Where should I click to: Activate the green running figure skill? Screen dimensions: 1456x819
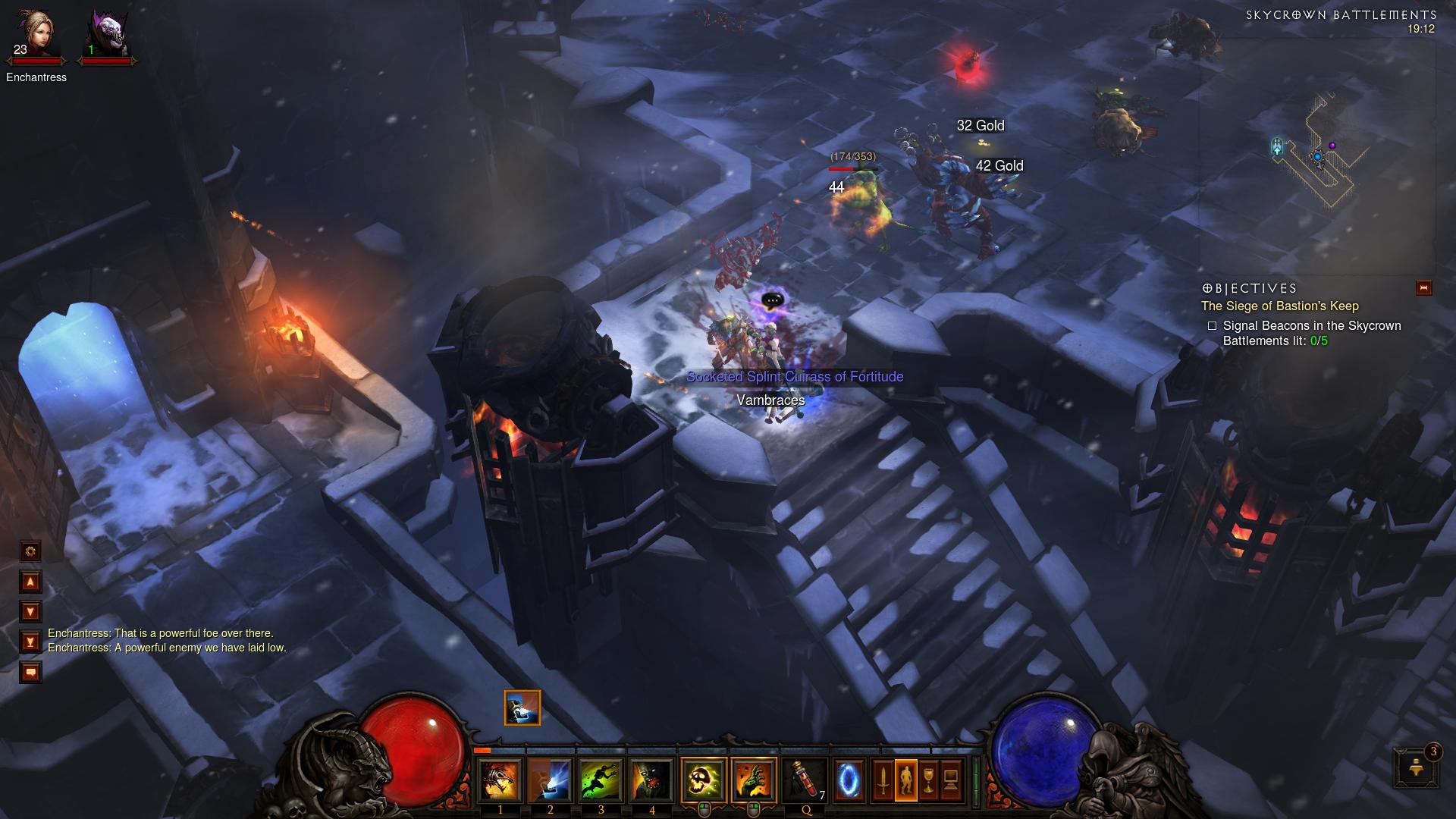601,780
